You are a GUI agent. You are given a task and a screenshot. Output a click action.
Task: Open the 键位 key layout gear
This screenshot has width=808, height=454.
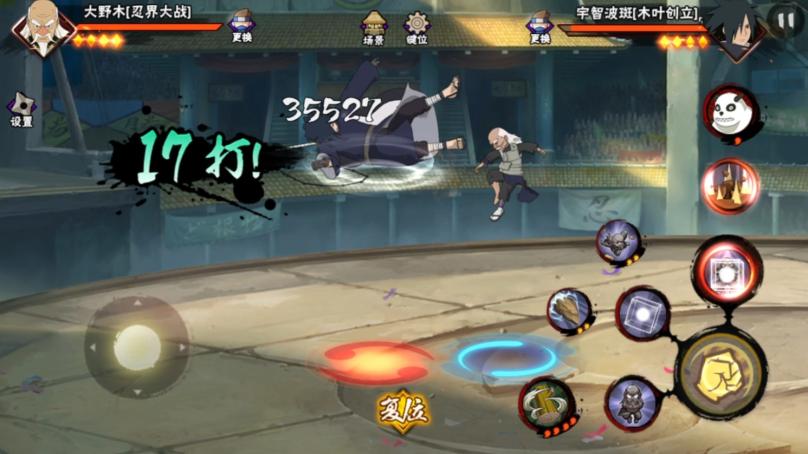tap(417, 26)
